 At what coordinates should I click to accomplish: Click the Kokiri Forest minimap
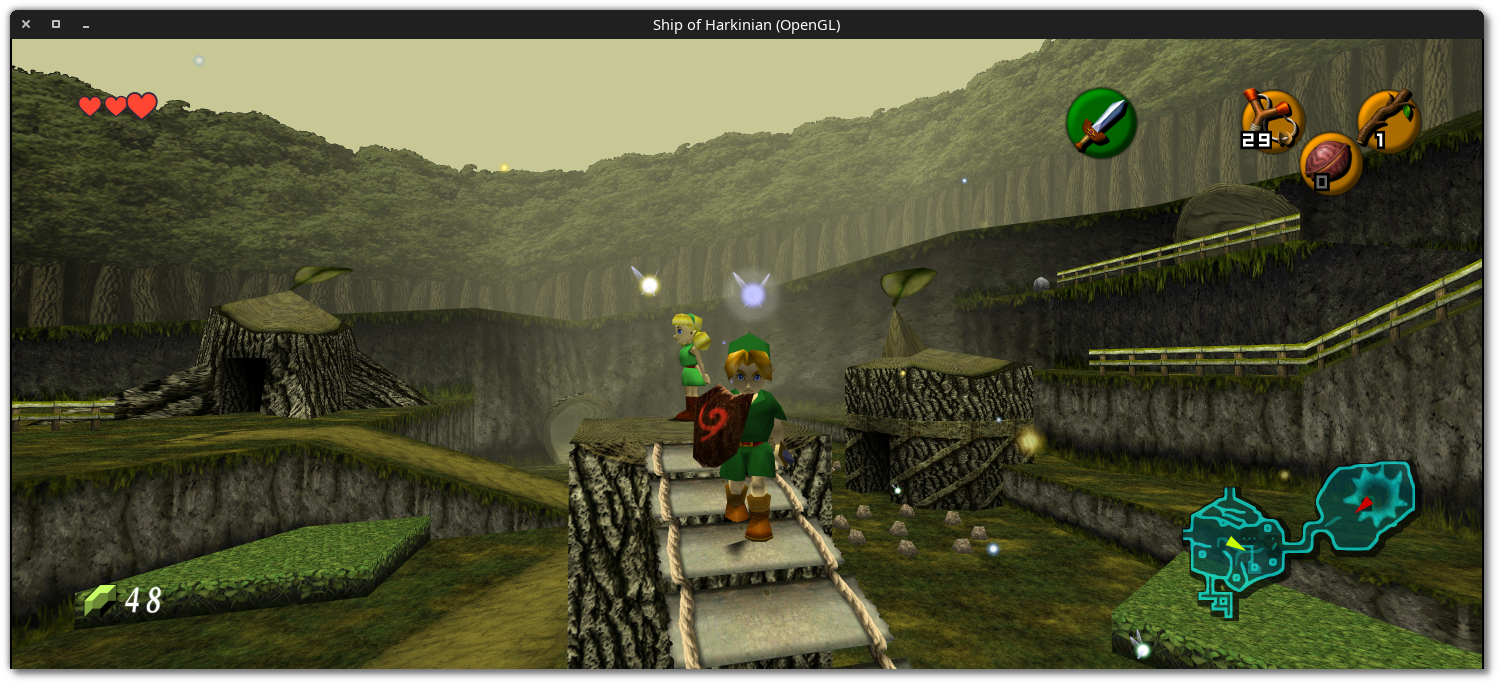click(1300, 535)
